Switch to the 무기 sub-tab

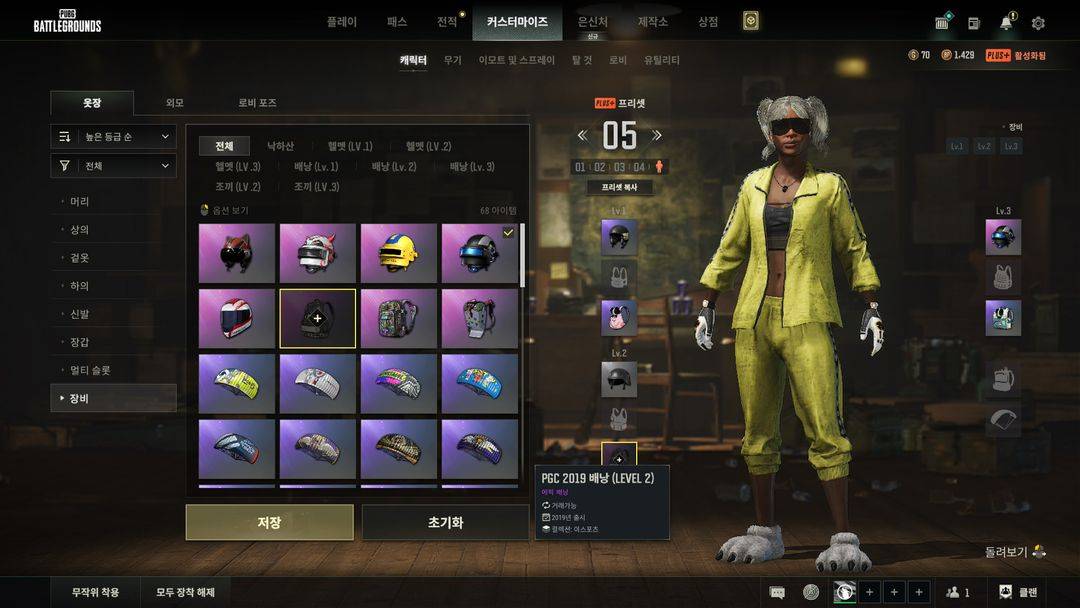coord(453,60)
